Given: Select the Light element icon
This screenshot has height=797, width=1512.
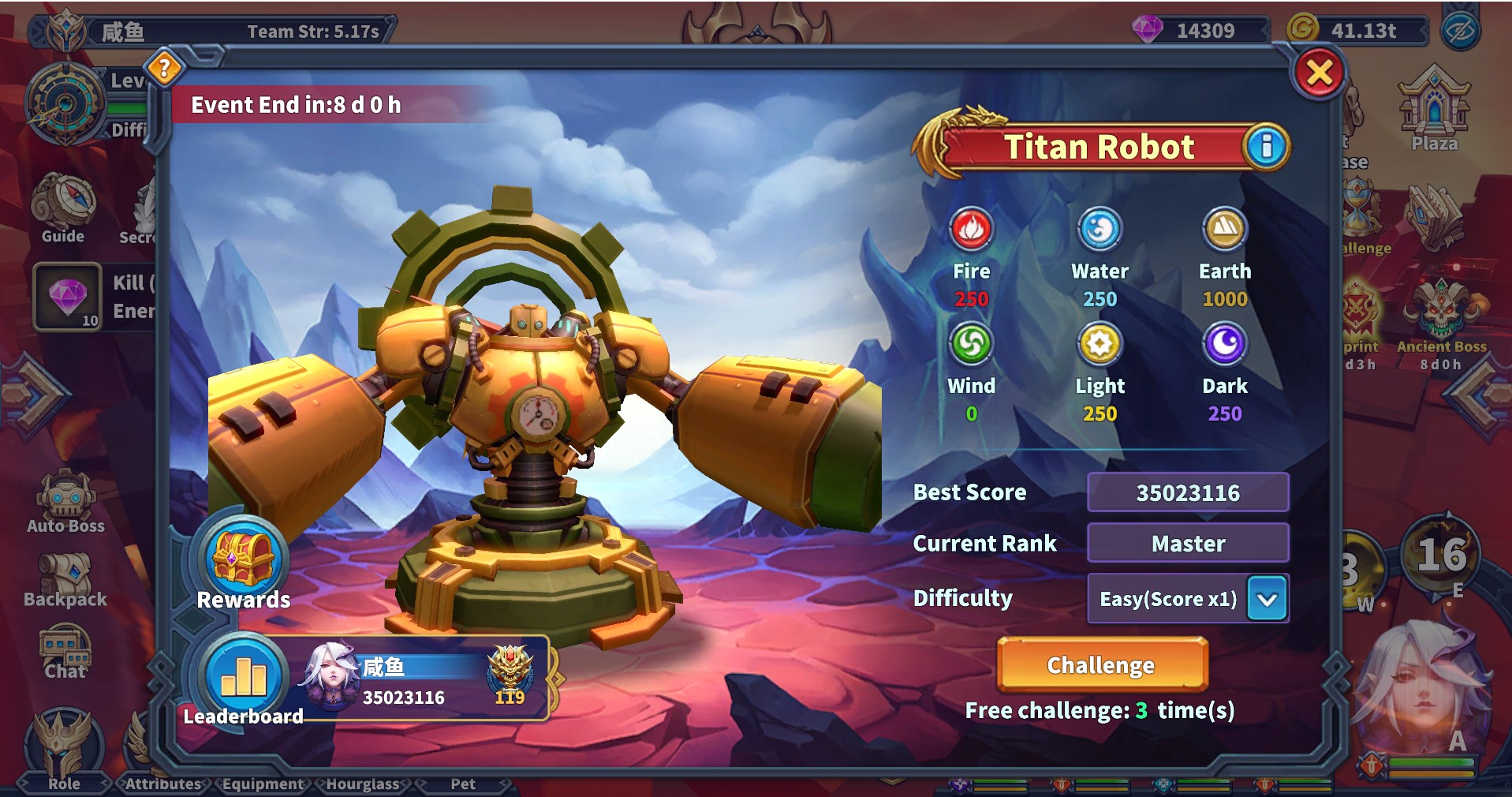Looking at the screenshot, I should [1099, 345].
